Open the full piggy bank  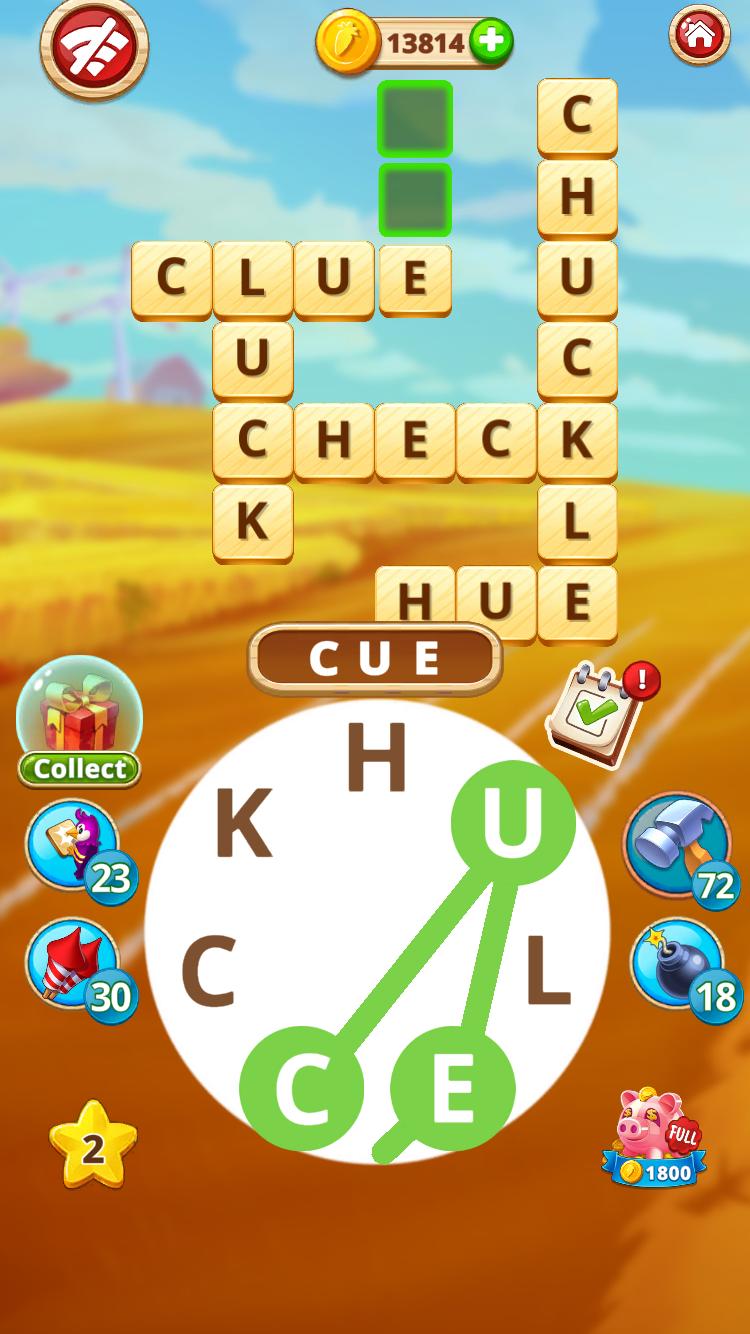pos(655,1139)
